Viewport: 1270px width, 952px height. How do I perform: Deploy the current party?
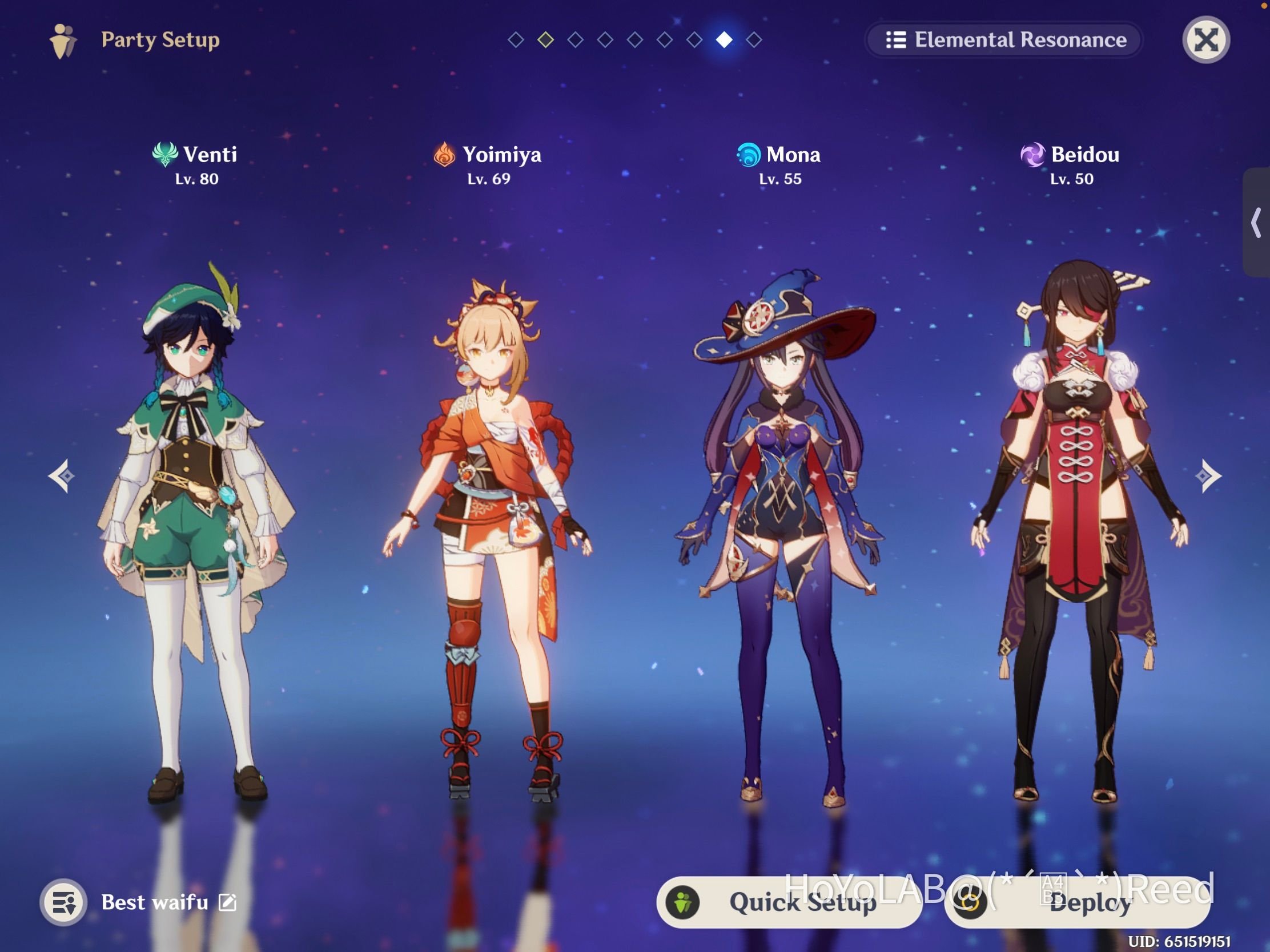tap(1077, 903)
